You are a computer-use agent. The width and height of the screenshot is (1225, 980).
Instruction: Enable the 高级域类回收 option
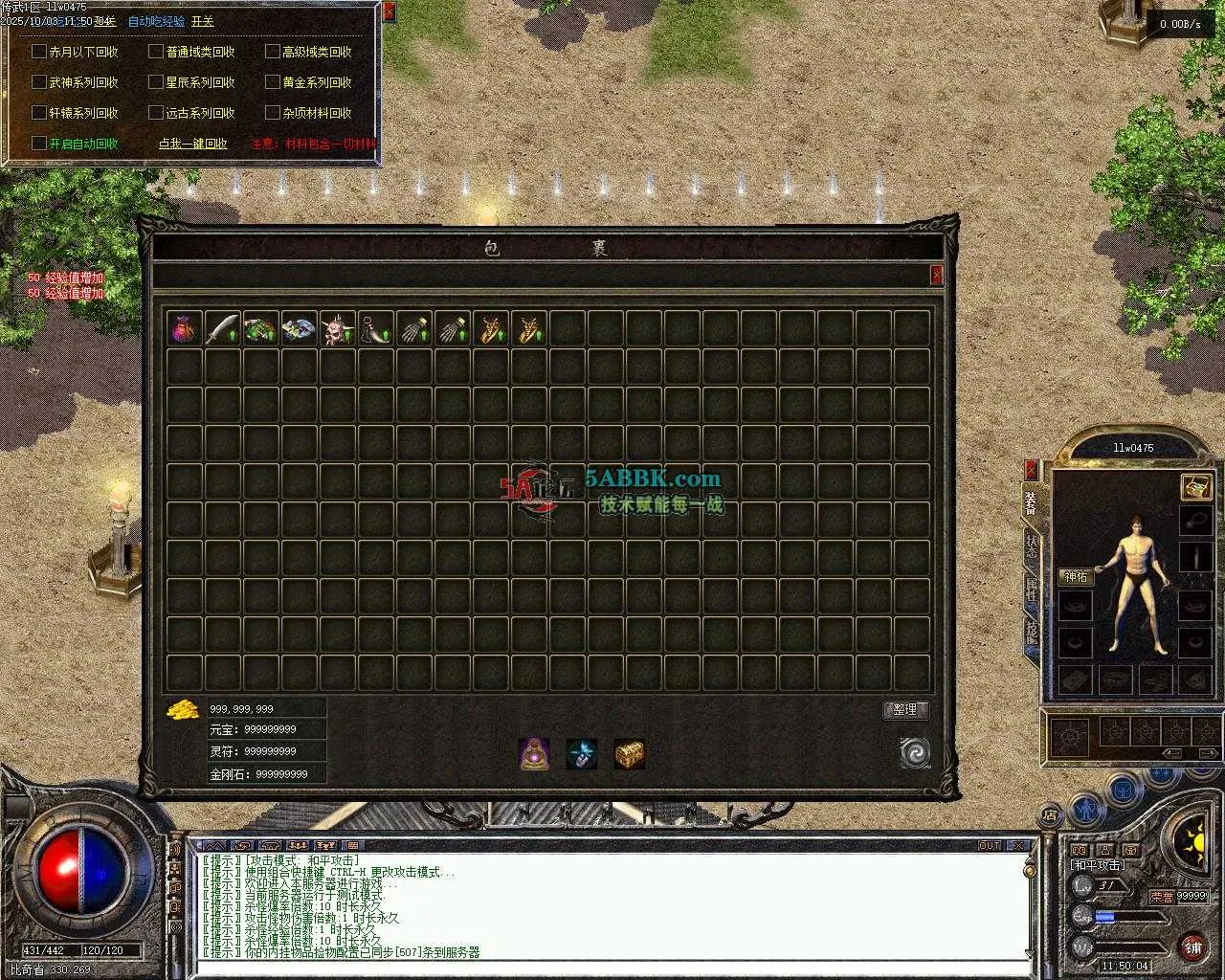point(273,52)
